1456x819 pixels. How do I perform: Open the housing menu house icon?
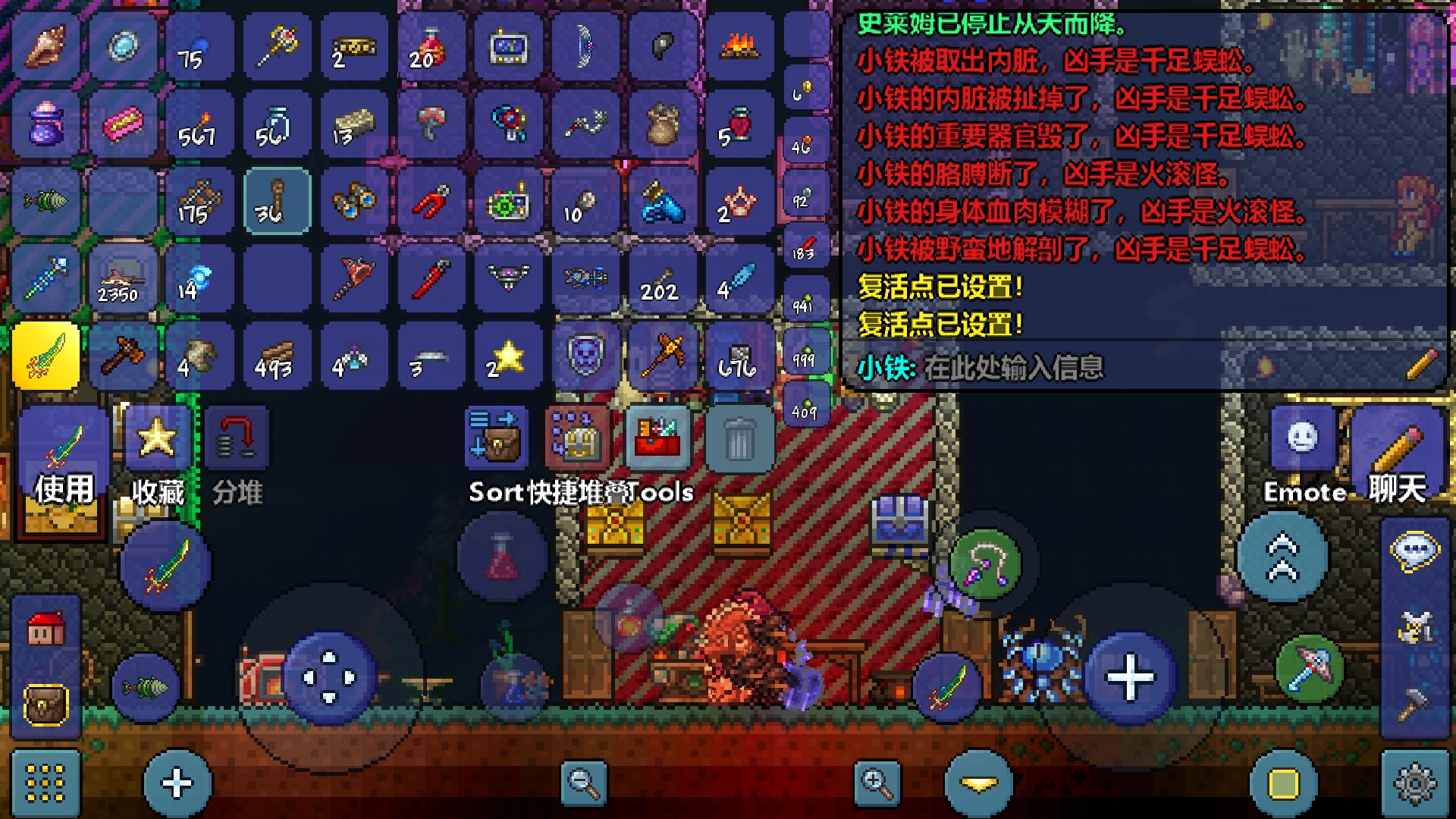[x=45, y=628]
